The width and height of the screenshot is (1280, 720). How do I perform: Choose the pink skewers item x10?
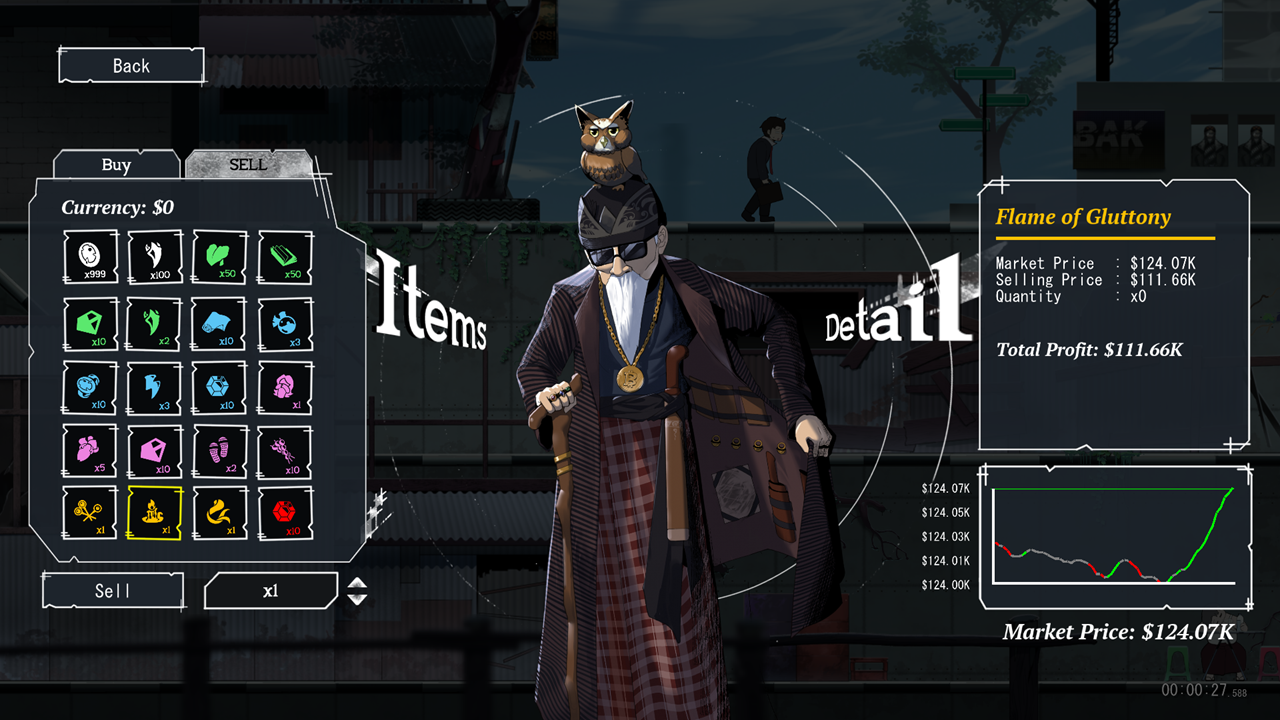(x=285, y=450)
